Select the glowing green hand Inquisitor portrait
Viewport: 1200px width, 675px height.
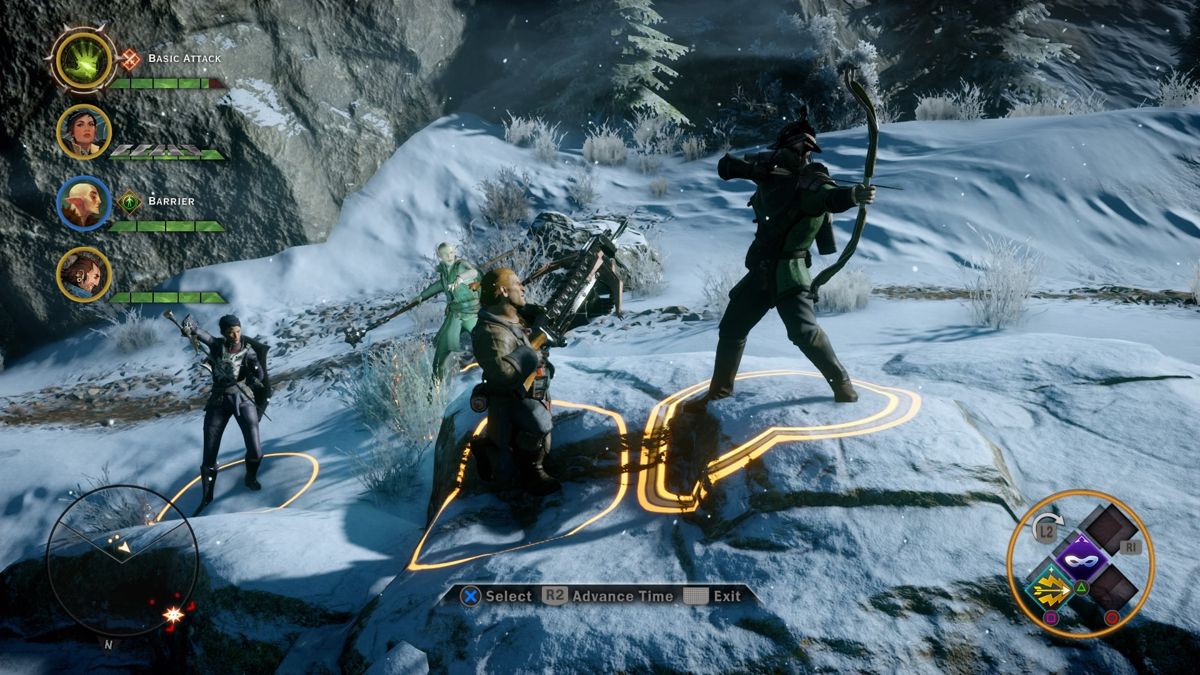click(83, 60)
